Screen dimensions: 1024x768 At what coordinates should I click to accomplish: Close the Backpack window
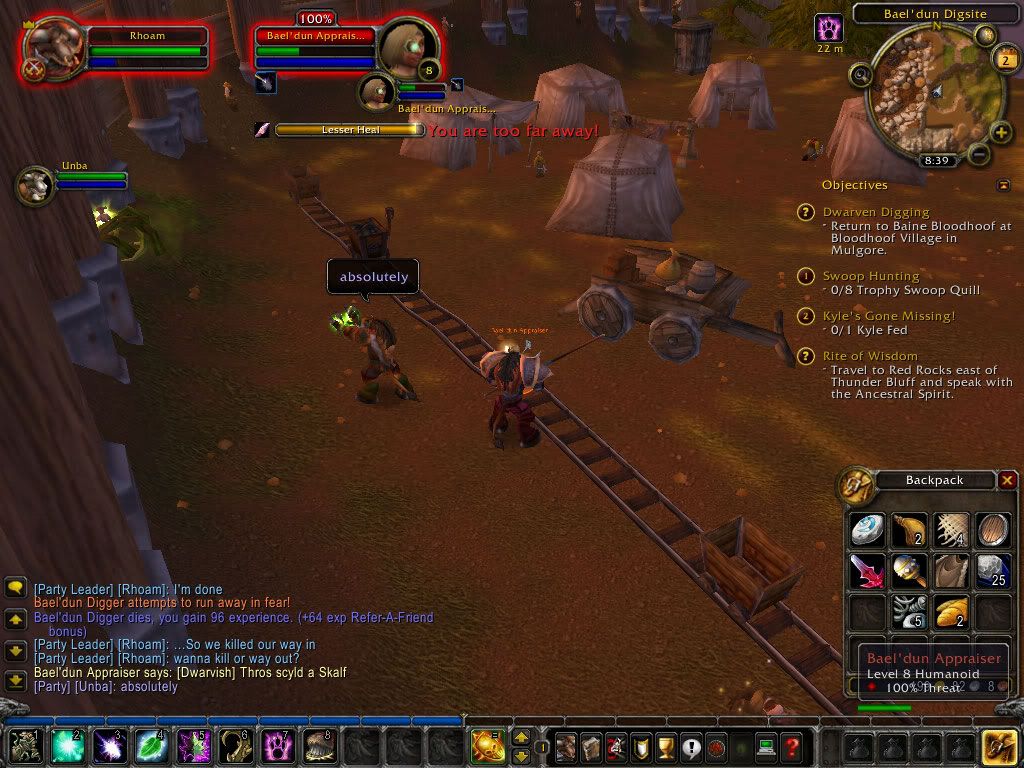1007,481
